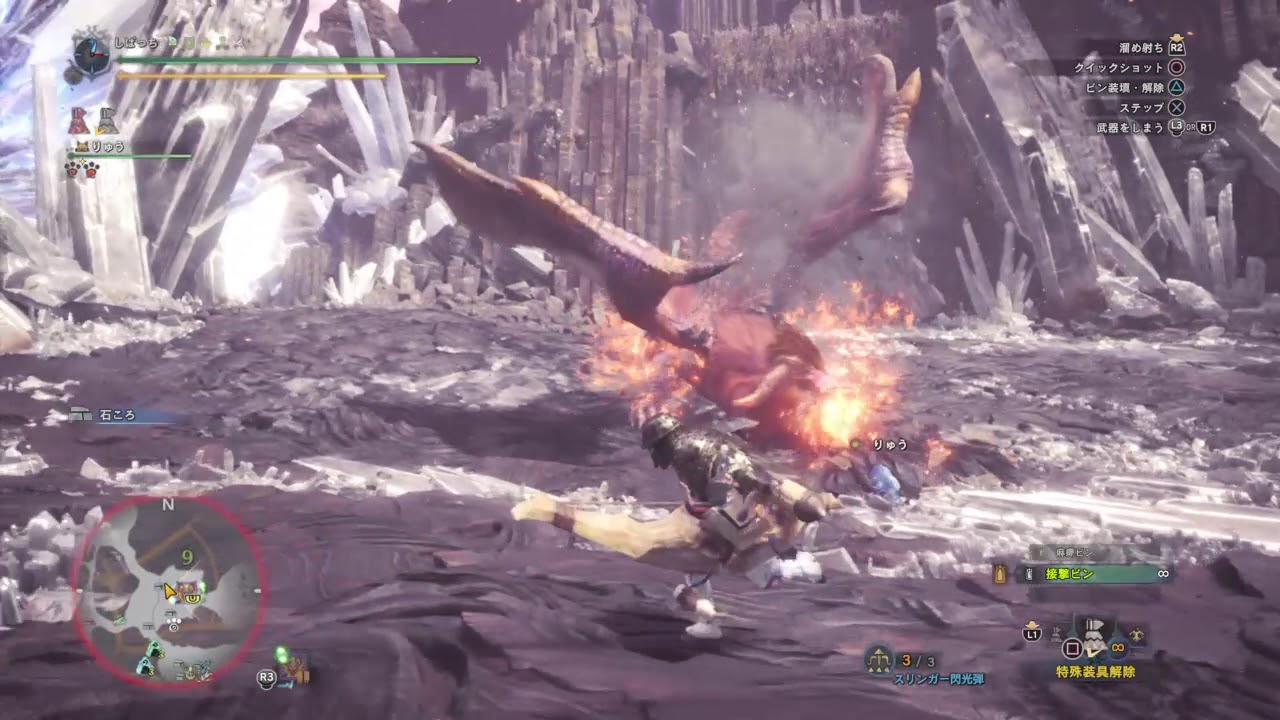Click the L1 mantle switch icon
This screenshot has height=720, width=1280.
click(1031, 634)
